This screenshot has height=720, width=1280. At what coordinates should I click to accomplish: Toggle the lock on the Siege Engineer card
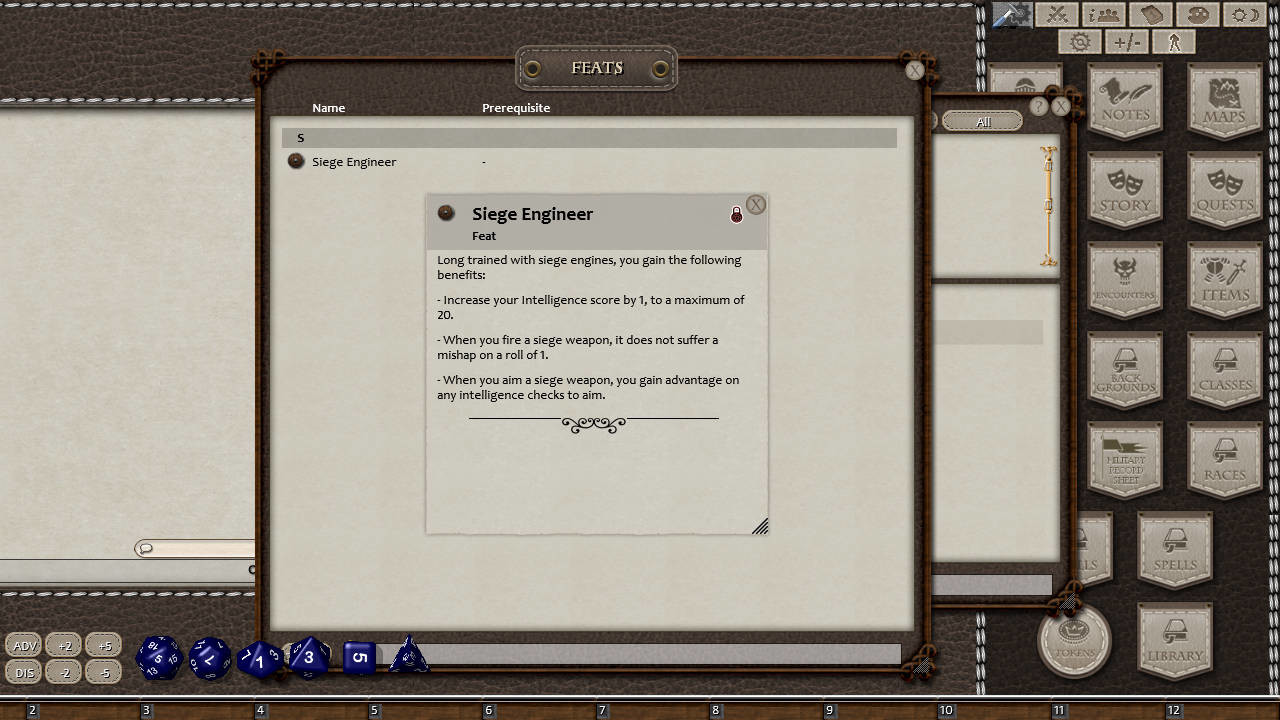[x=737, y=214]
